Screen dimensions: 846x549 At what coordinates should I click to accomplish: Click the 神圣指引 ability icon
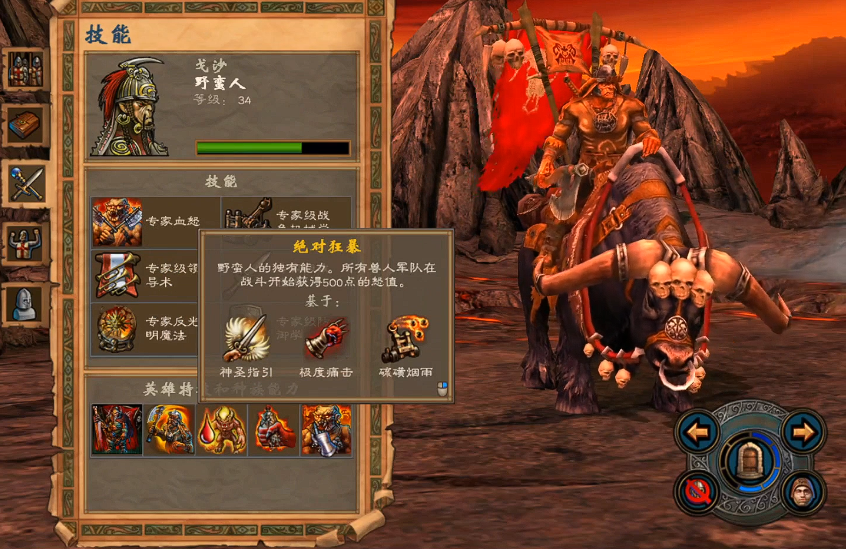(x=246, y=340)
